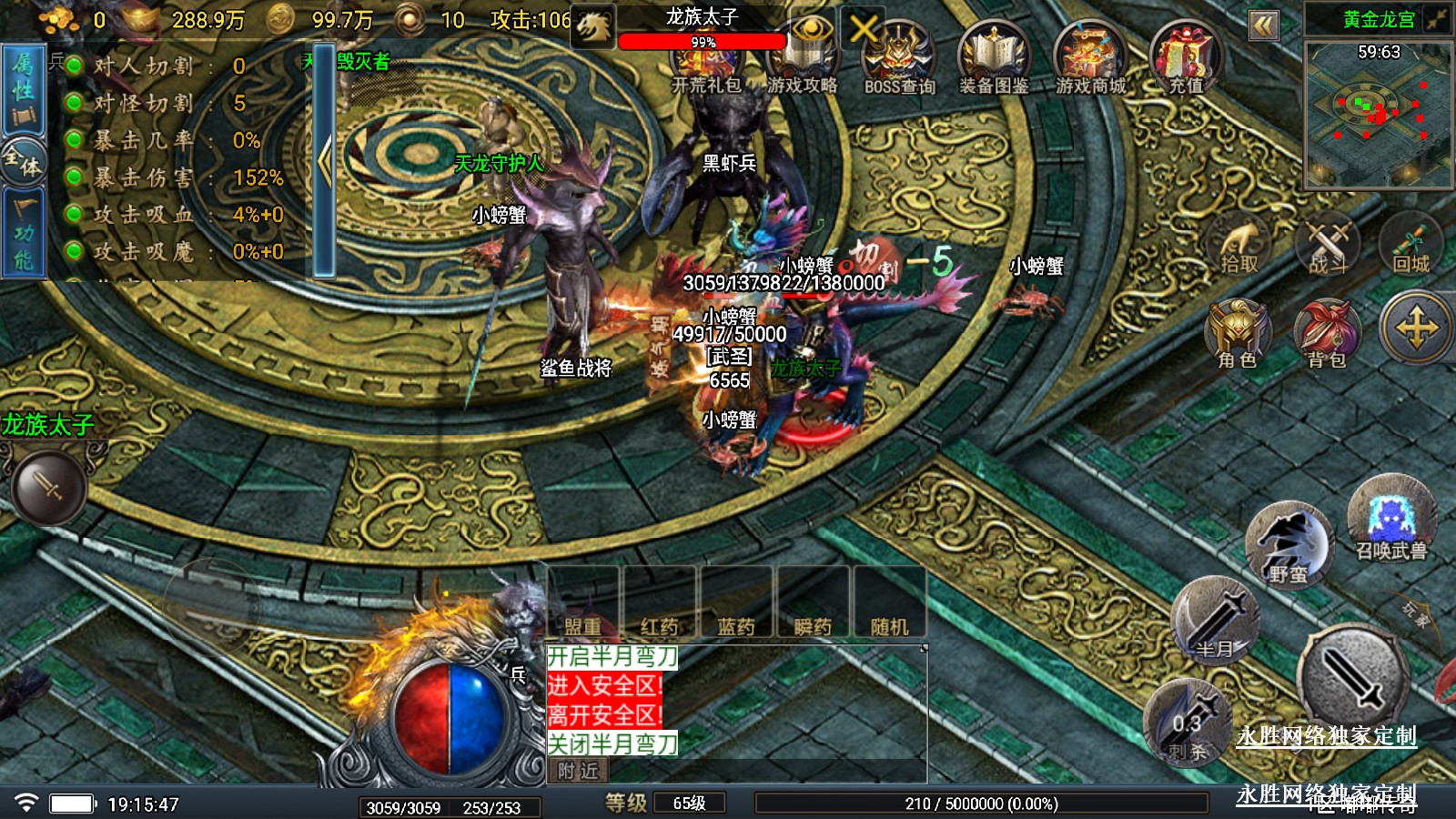This screenshot has height=819, width=1456.
Task: Open the BOSS查询 lookup
Action: coord(899,58)
